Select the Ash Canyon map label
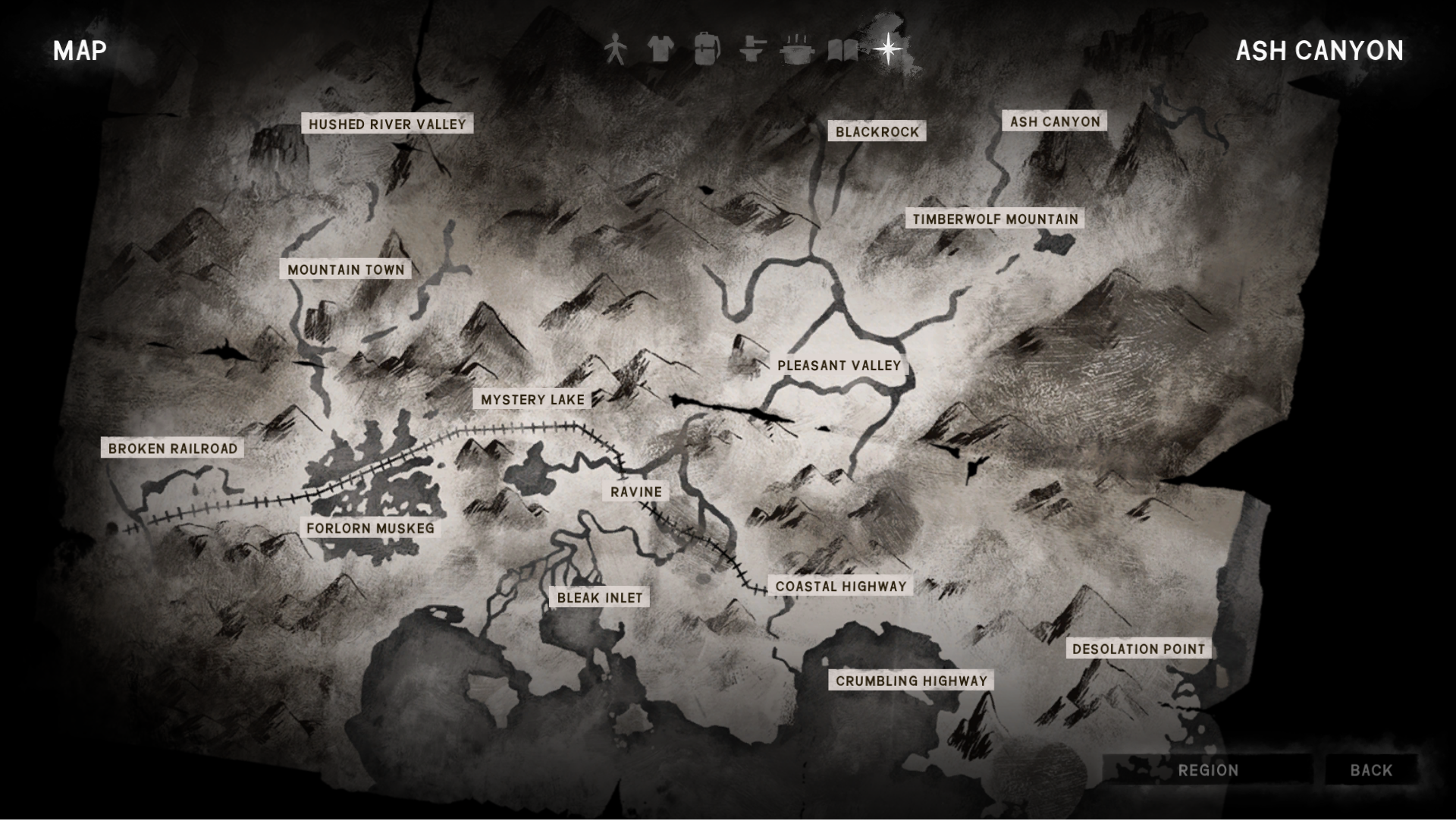The width and height of the screenshot is (1456, 821). [1054, 121]
